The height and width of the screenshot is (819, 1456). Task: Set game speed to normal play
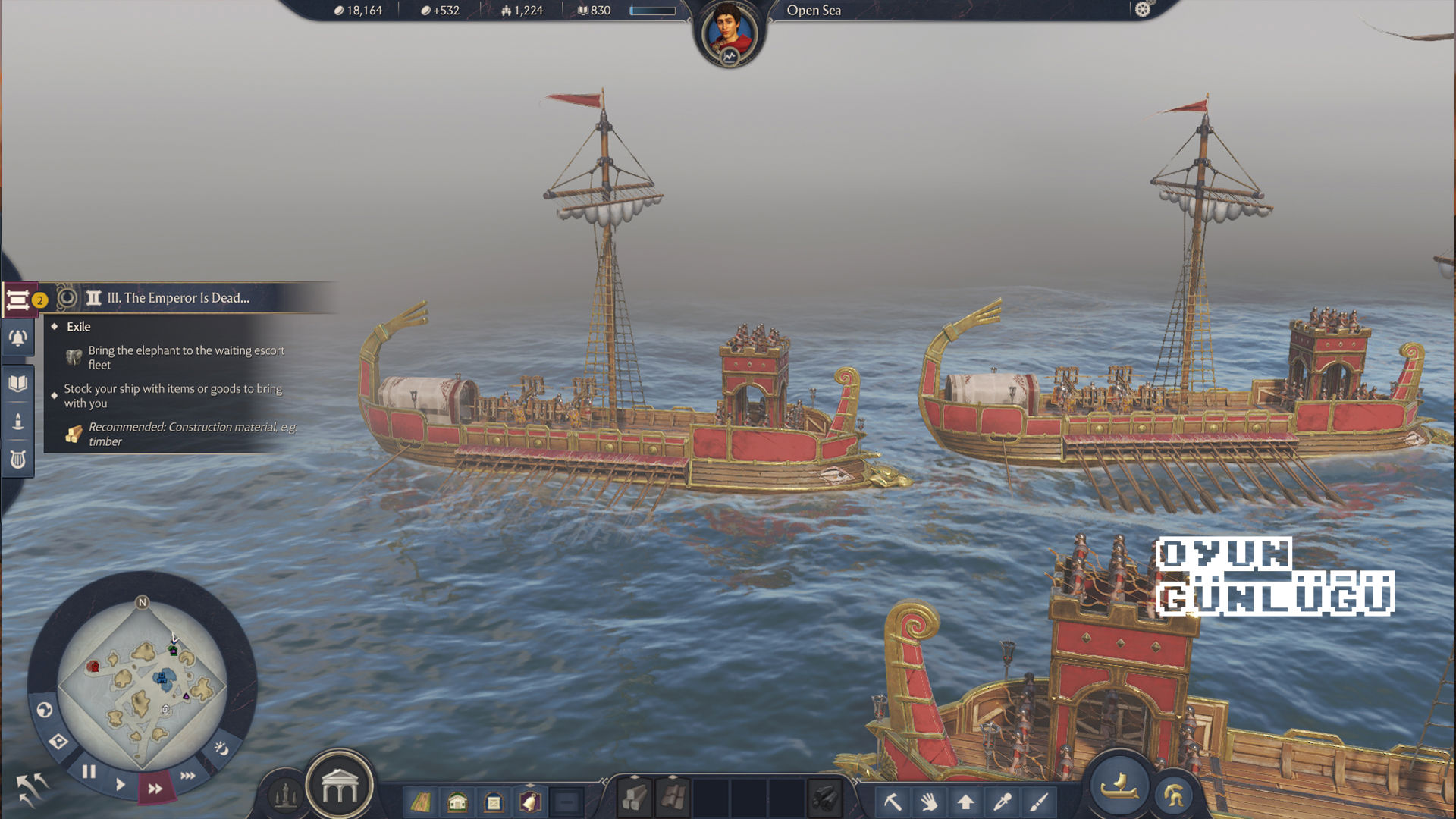121,784
